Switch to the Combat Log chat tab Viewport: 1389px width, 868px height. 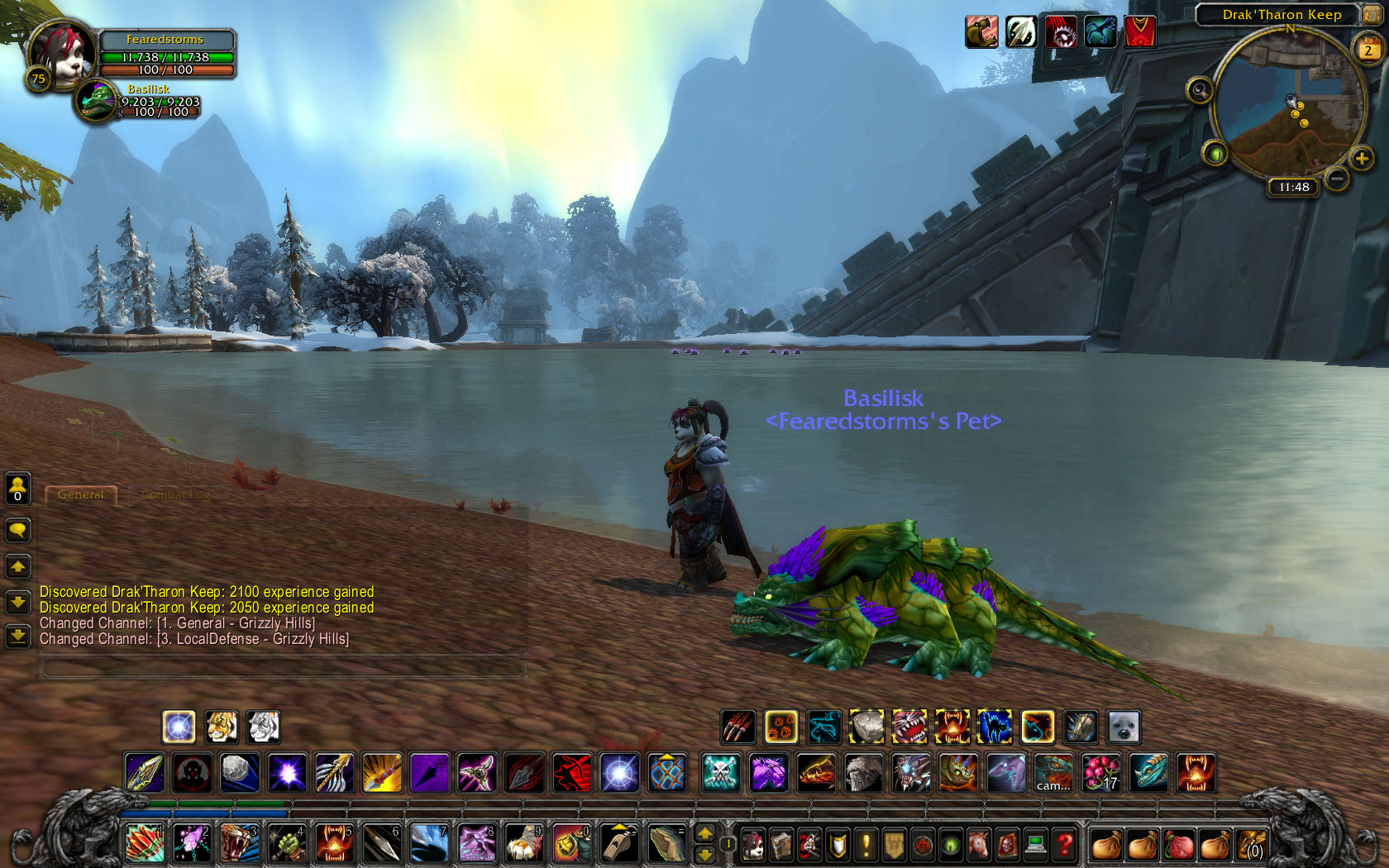[x=175, y=495]
